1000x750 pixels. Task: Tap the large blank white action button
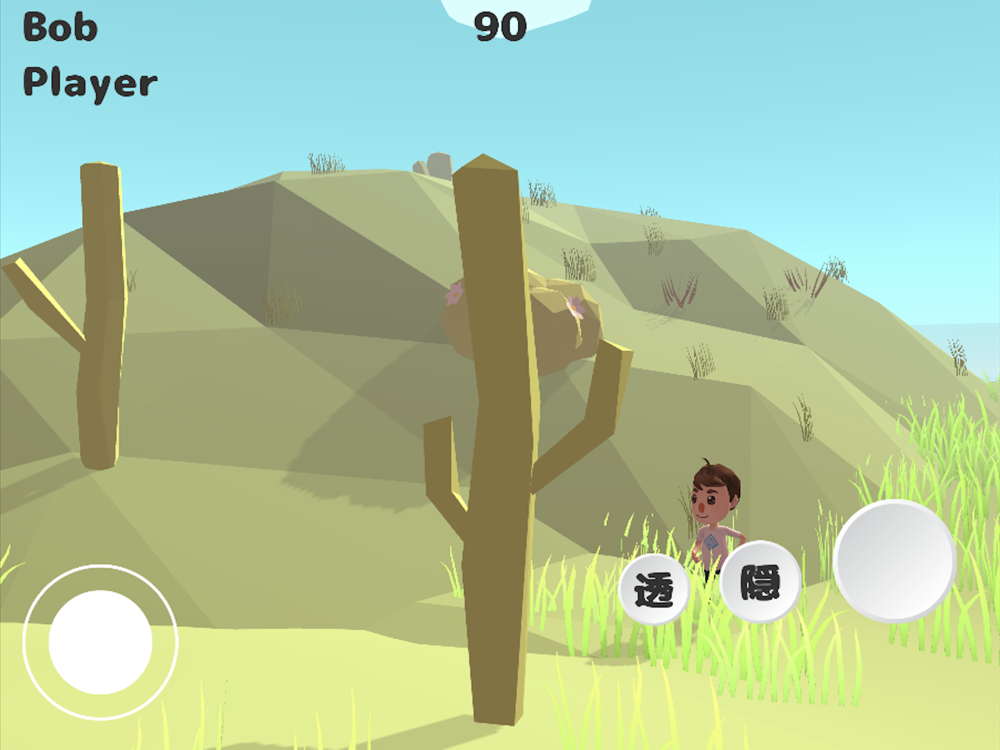point(895,560)
